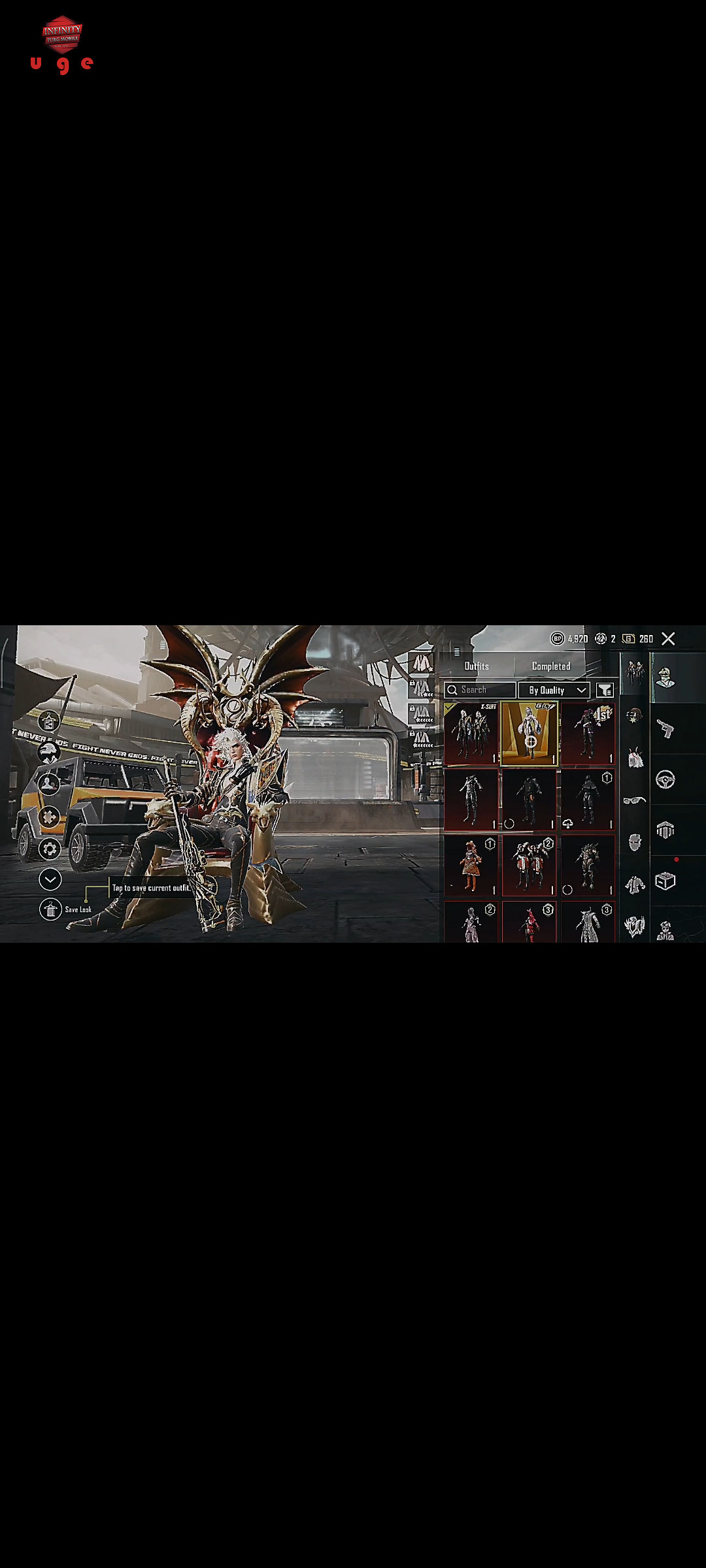Open the By Quality sort dropdown

pos(554,690)
